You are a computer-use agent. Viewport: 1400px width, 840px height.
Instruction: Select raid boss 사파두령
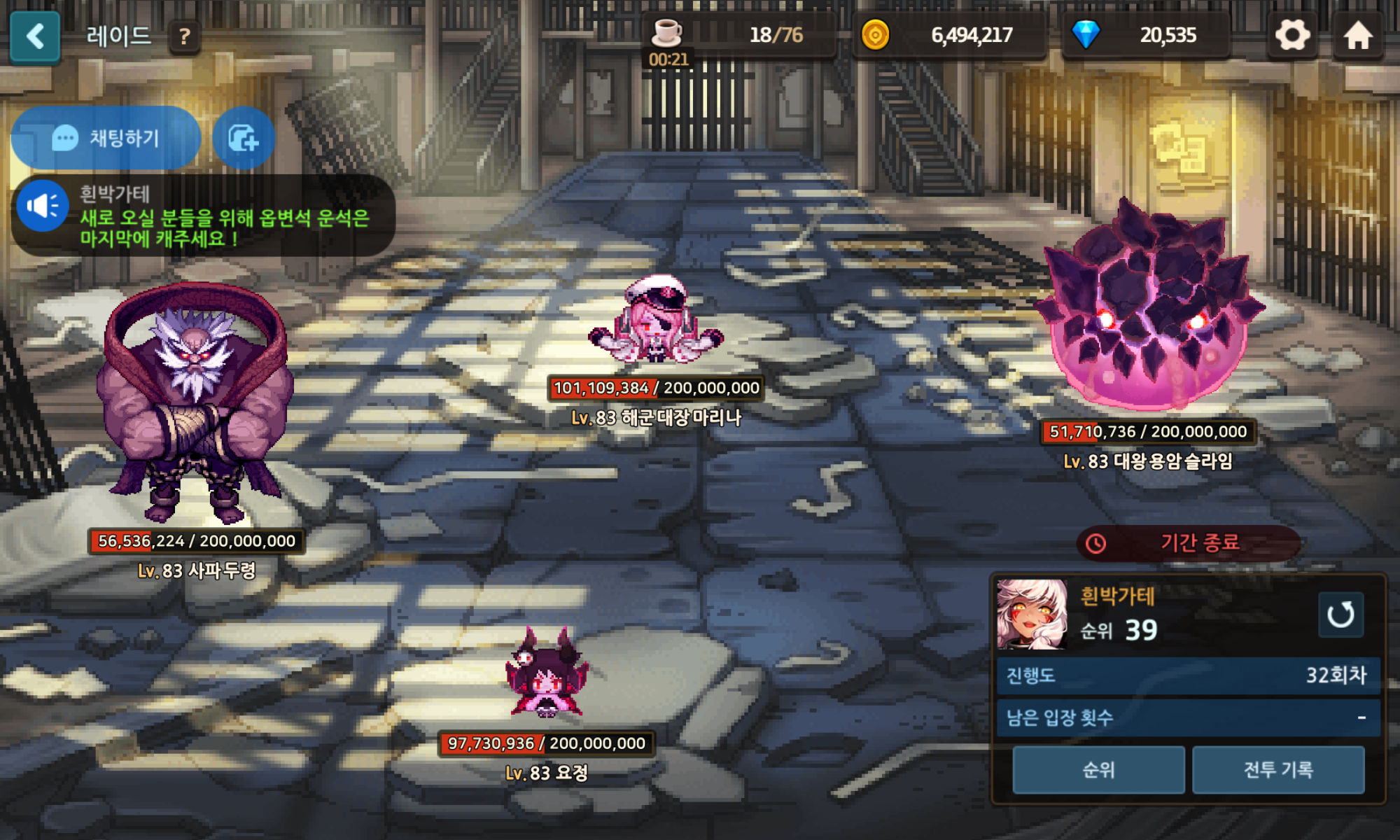(196, 406)
